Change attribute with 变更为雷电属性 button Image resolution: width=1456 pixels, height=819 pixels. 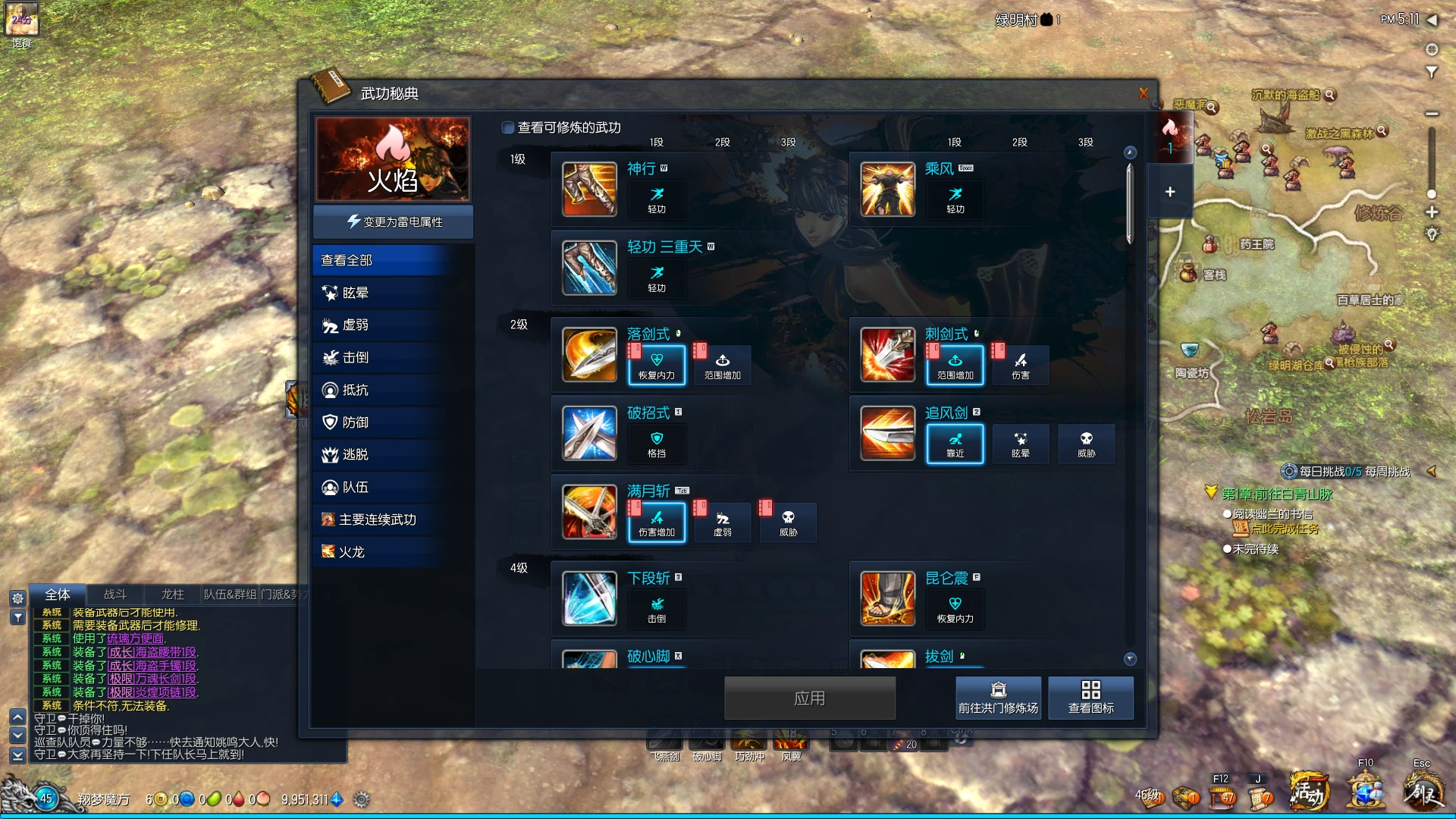tap(394, 221)
